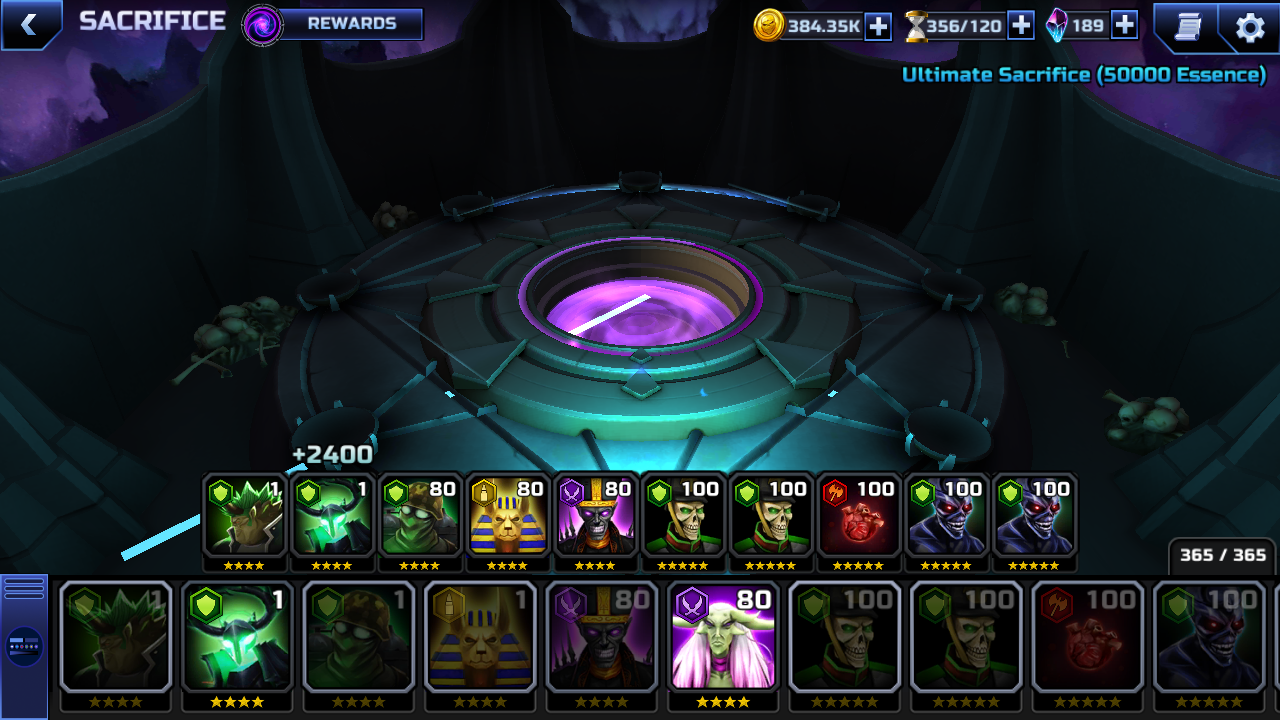
Task: Remove the top-hat skeleton from sacrifice slots
Action: [x=595, y=516]
